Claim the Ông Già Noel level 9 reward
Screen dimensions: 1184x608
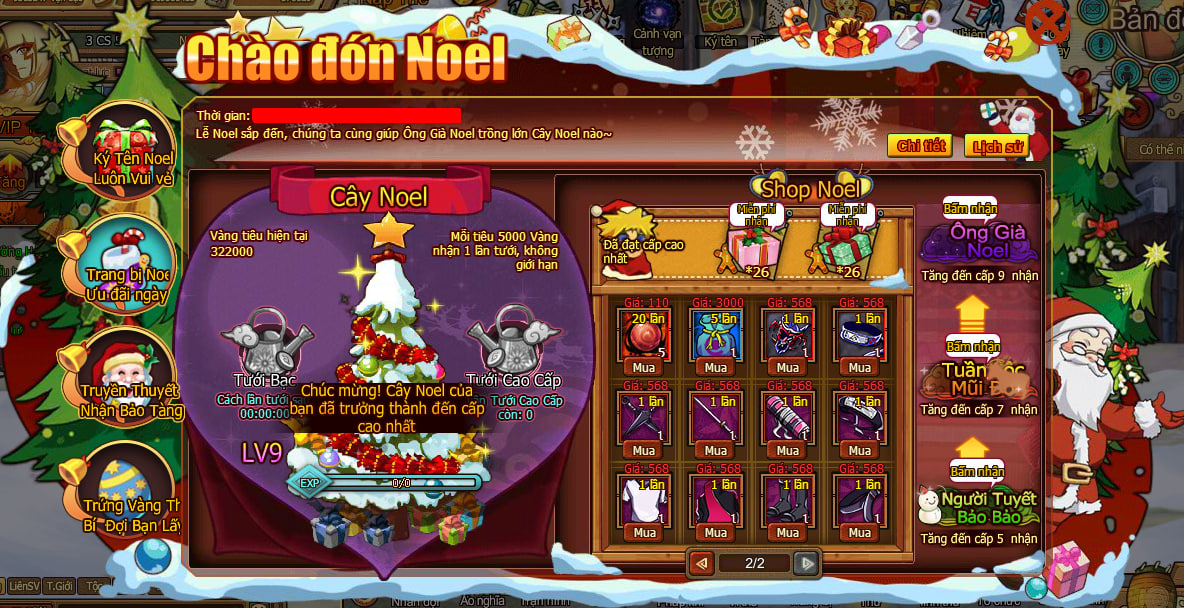click(x=968, y=210)
